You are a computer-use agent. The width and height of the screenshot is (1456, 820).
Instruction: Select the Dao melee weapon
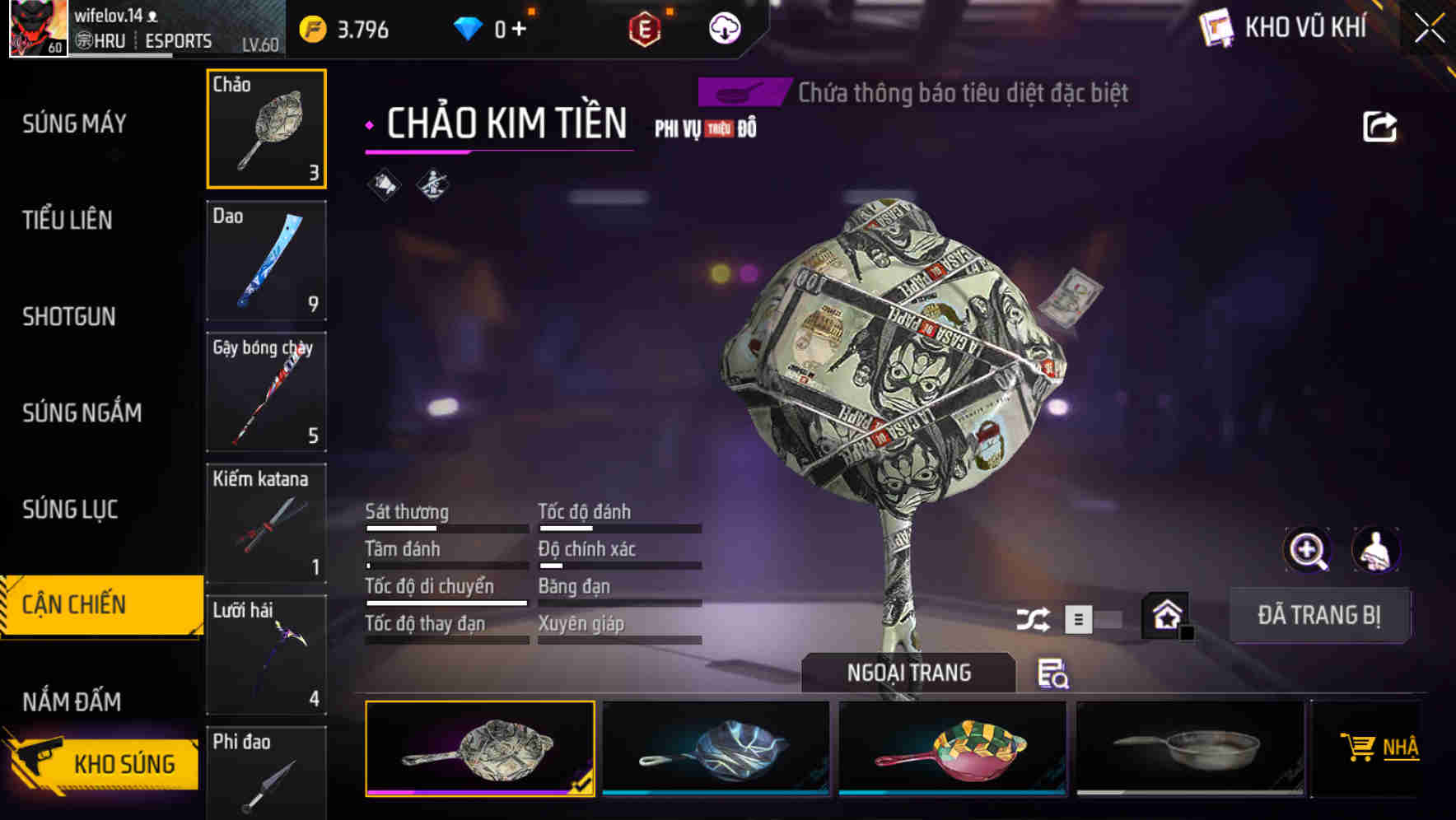266,261
